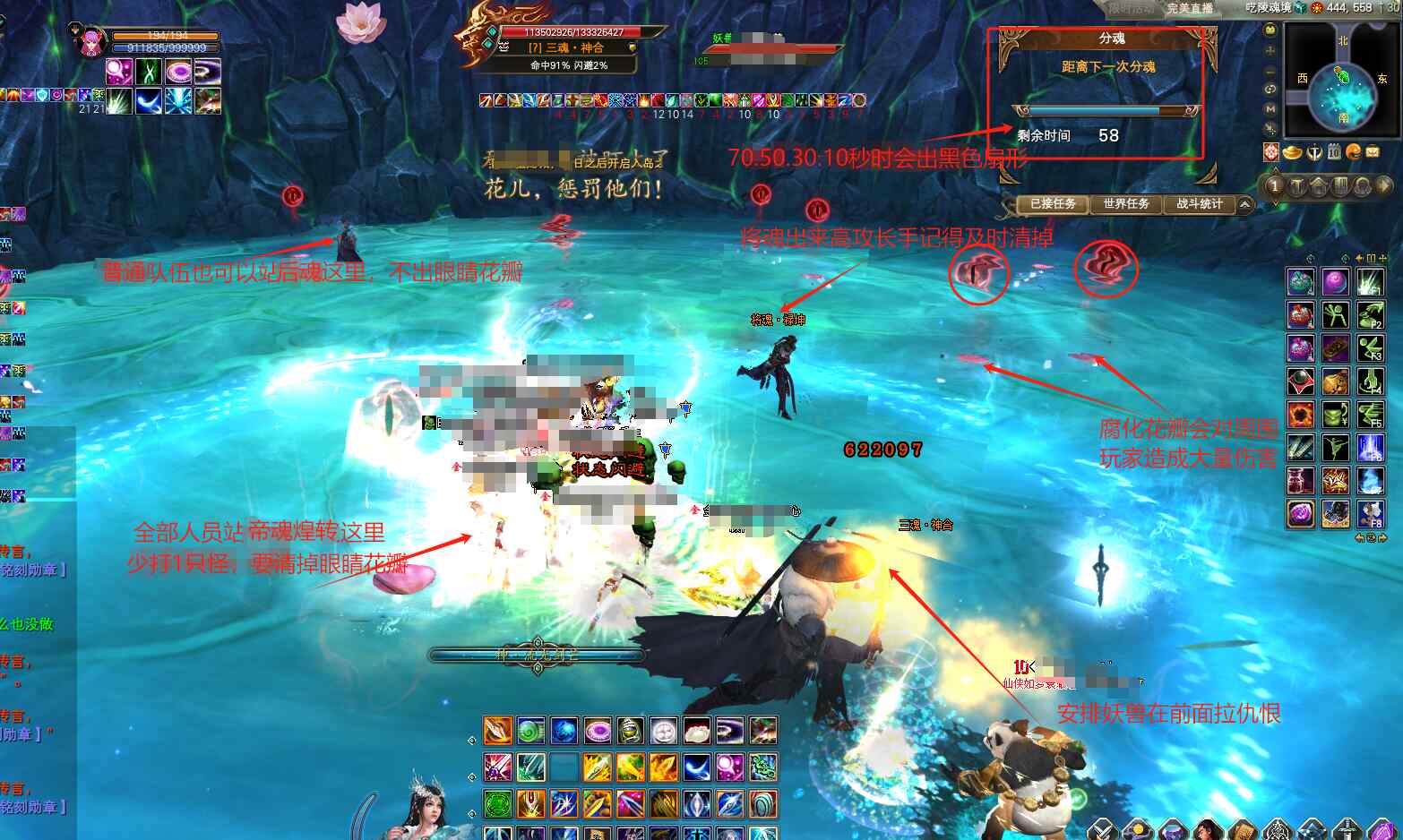Open the world map with the M button
Viewport: 1403px width, 840px height.
pyautogui.click(x=1270, y=108)
